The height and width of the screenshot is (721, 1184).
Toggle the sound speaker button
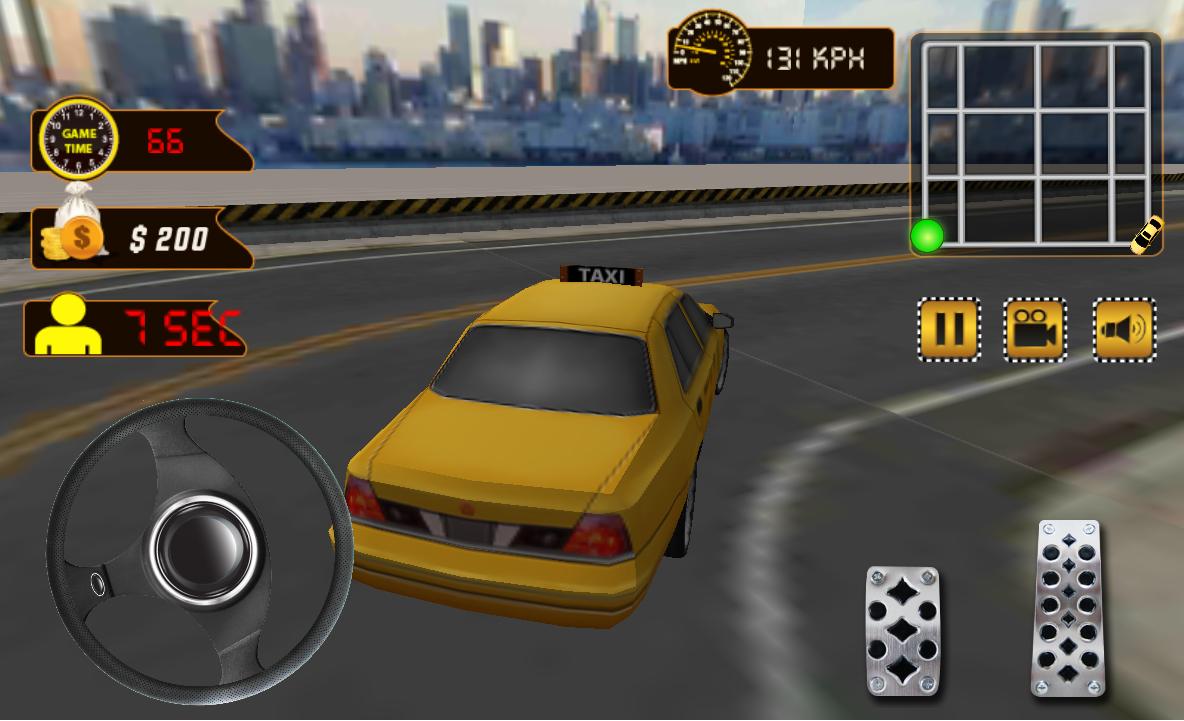click(x=1124, y=329)
